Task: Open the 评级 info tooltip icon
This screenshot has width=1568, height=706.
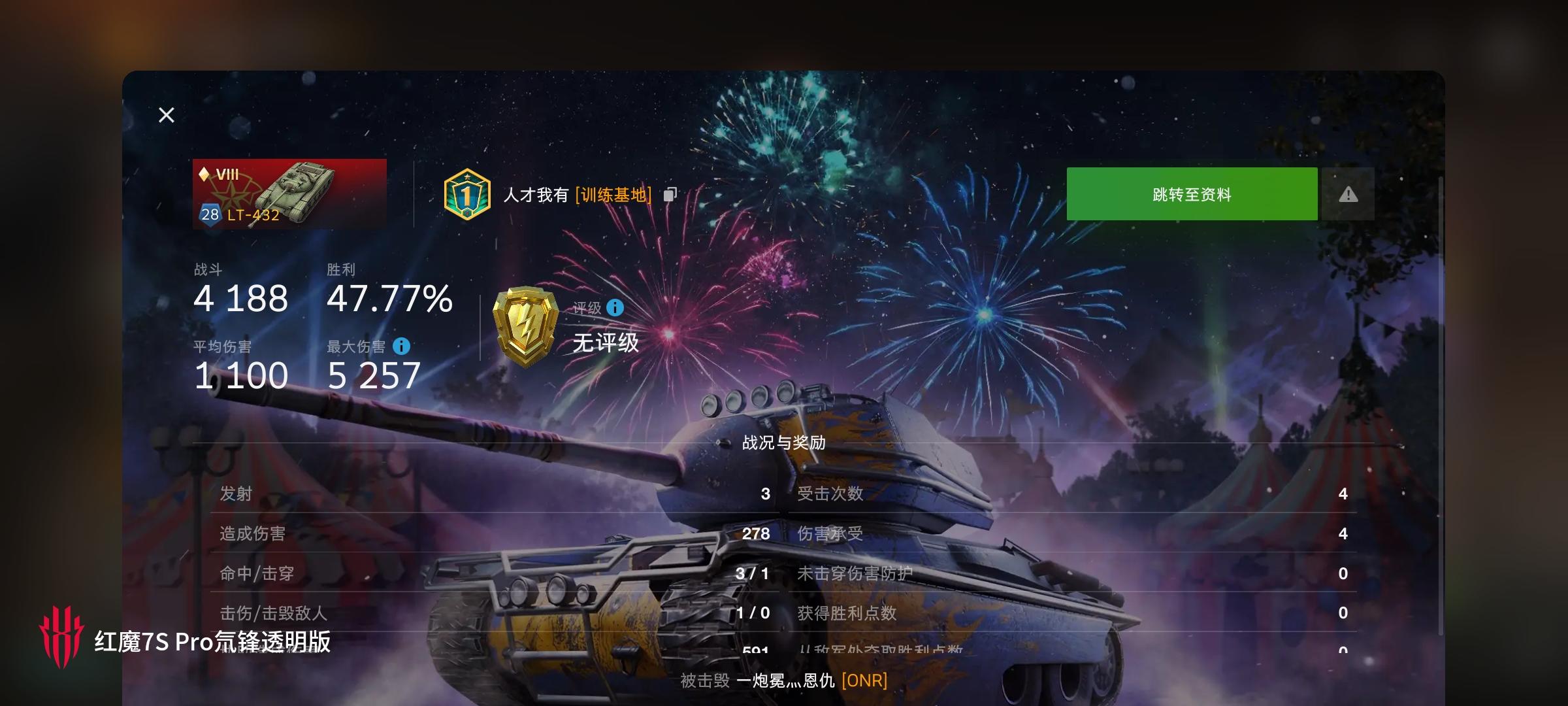Action: click(x=614, y=308)
